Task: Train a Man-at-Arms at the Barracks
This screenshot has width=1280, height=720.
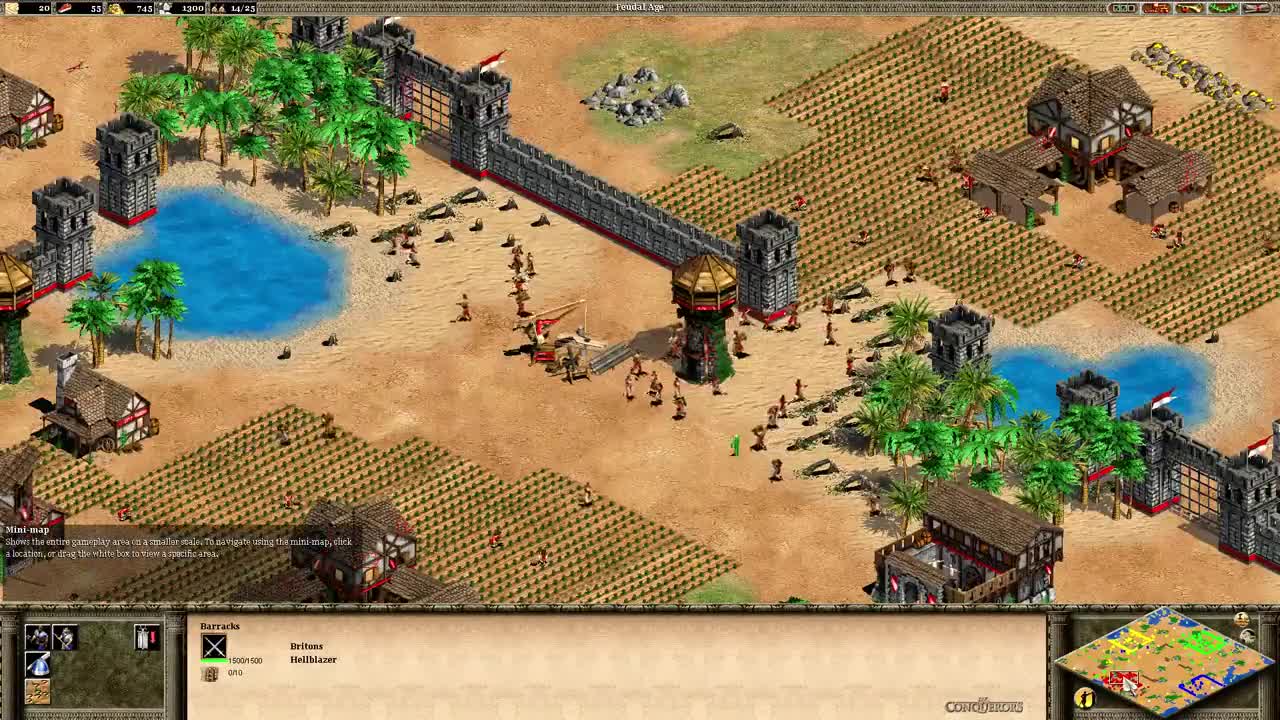Action: tap(37, 637)
